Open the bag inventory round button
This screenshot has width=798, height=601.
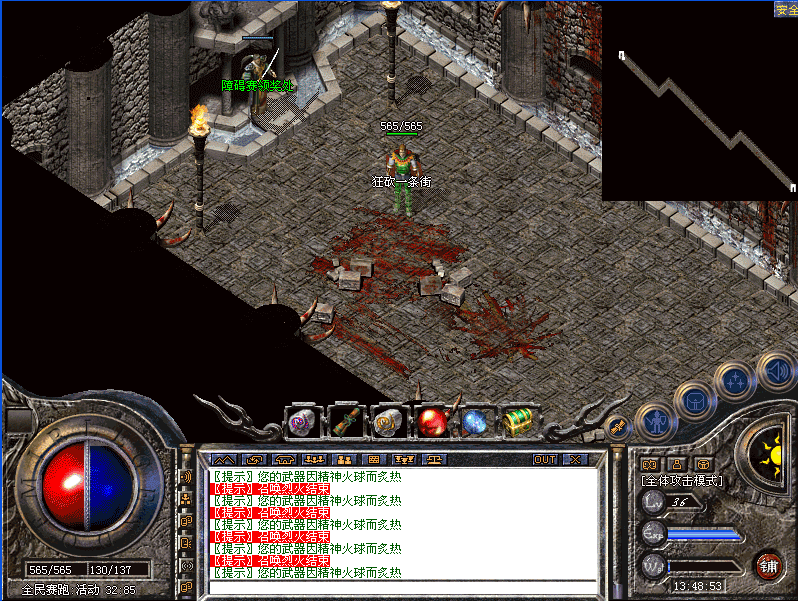[694, 401]
